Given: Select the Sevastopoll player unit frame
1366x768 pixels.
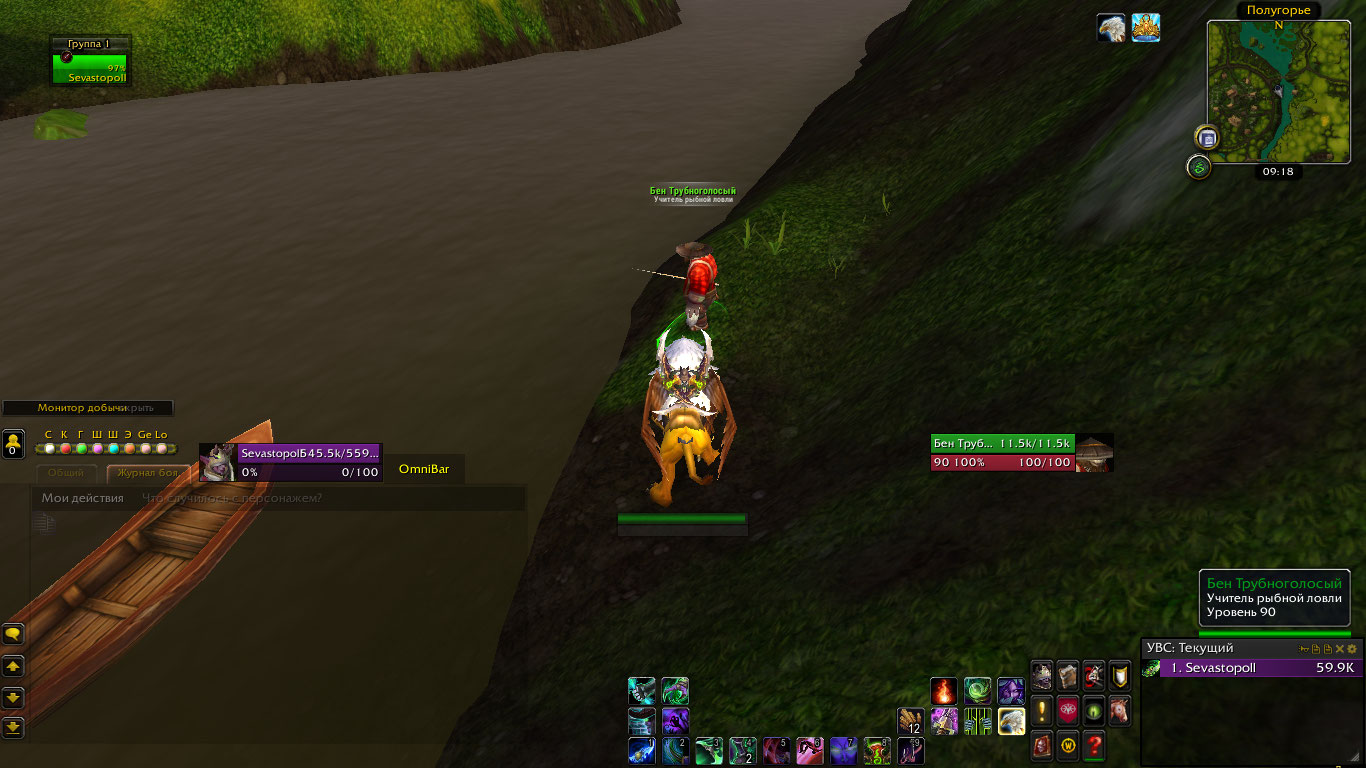Looking at the screenshot, I should (291, 462).
